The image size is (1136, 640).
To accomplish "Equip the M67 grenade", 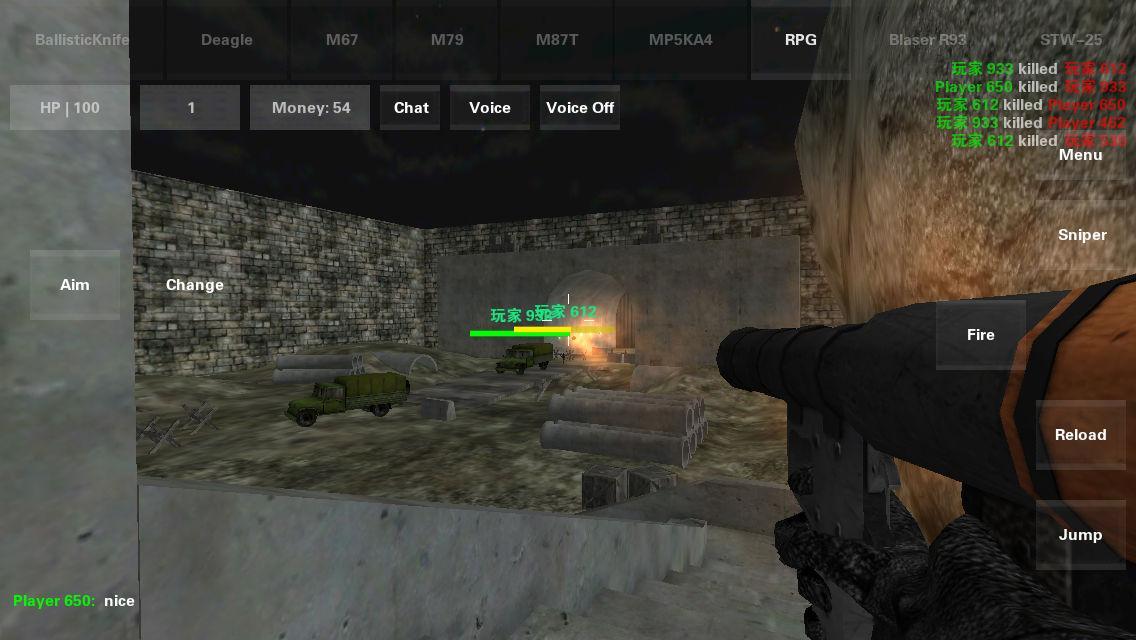I will 342,40.
